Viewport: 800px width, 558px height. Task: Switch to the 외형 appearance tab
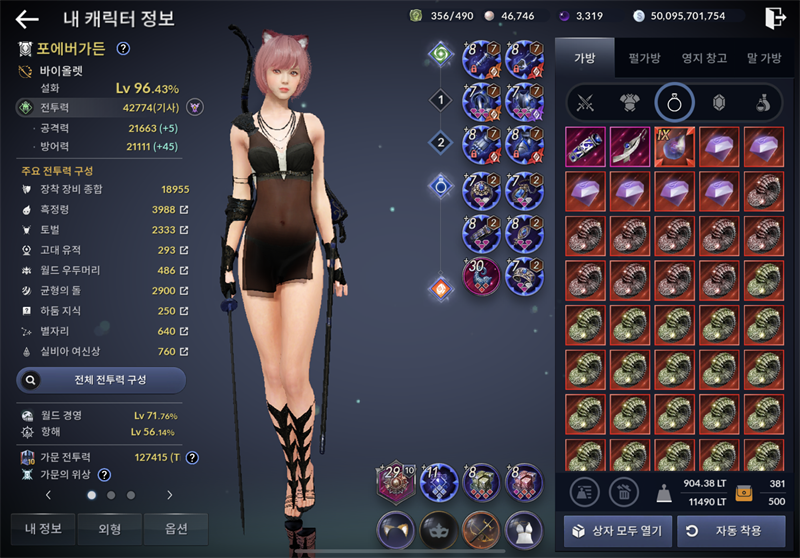coord(109,529)
